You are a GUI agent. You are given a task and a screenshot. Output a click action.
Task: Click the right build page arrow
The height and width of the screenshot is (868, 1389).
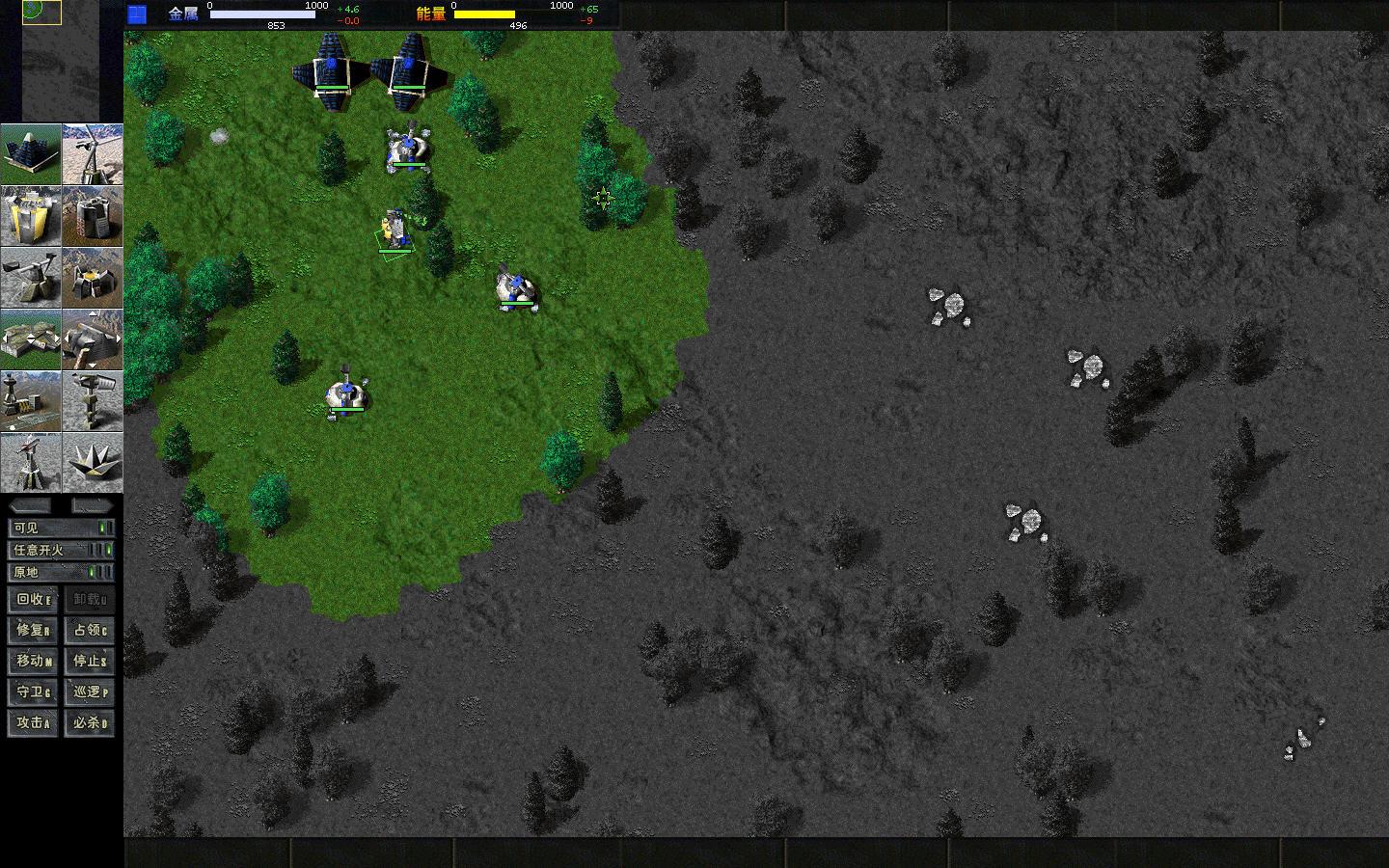(57, 339)
